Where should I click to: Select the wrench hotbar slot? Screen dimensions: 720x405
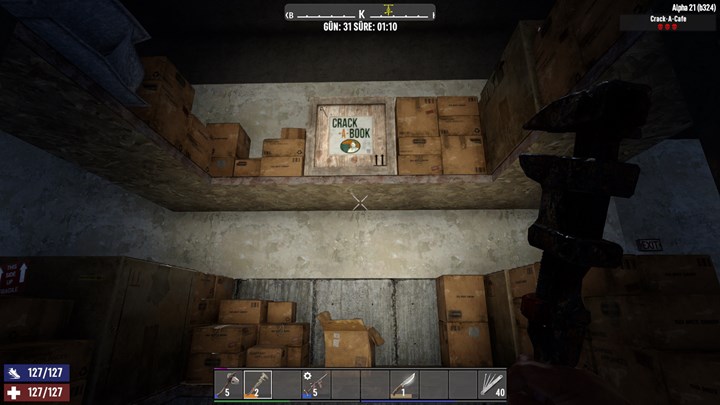pyautogui.click(x=257, y=385)
